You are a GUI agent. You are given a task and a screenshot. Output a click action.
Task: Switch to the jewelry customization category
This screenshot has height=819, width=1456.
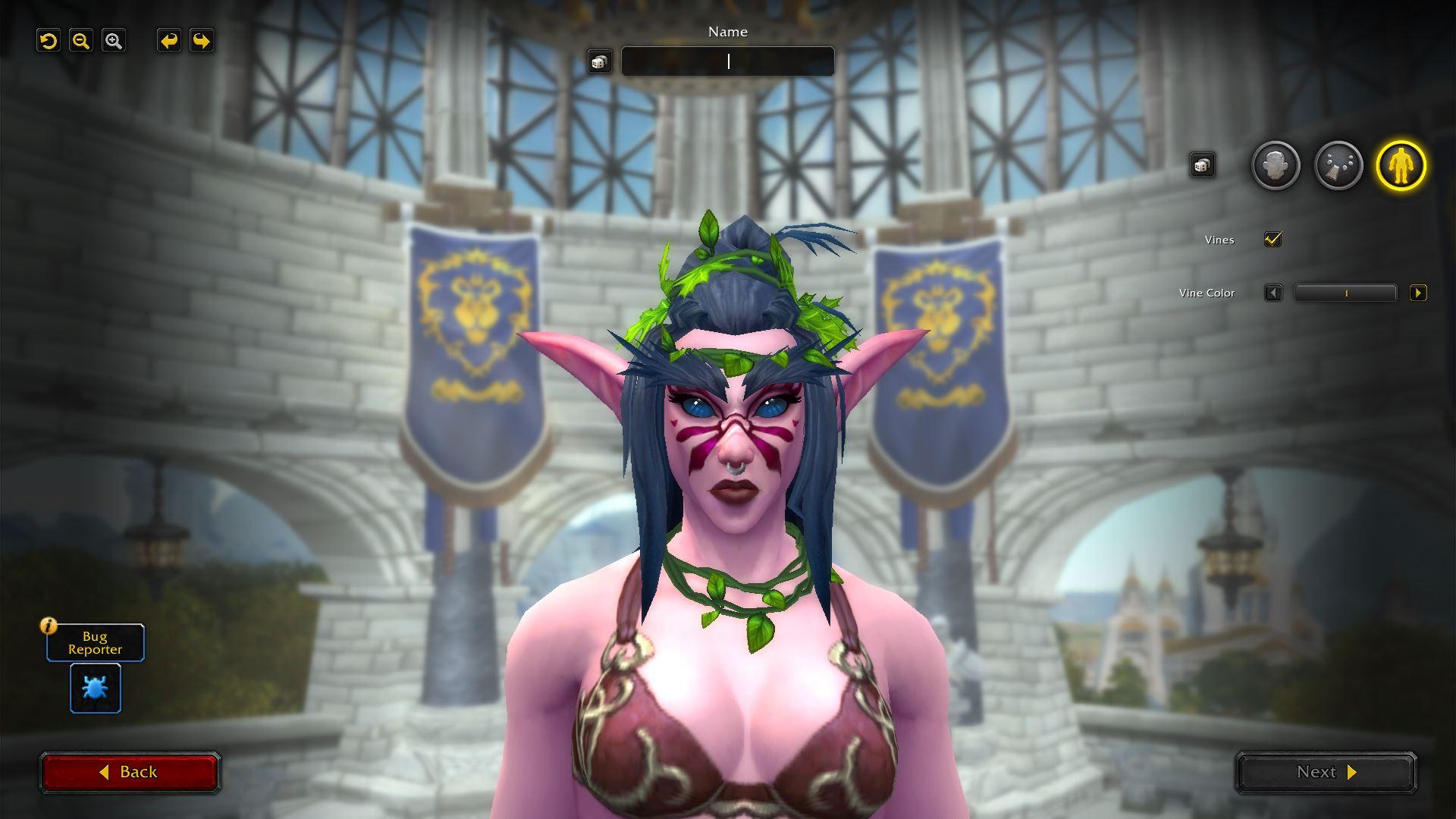pos(1338,165)
